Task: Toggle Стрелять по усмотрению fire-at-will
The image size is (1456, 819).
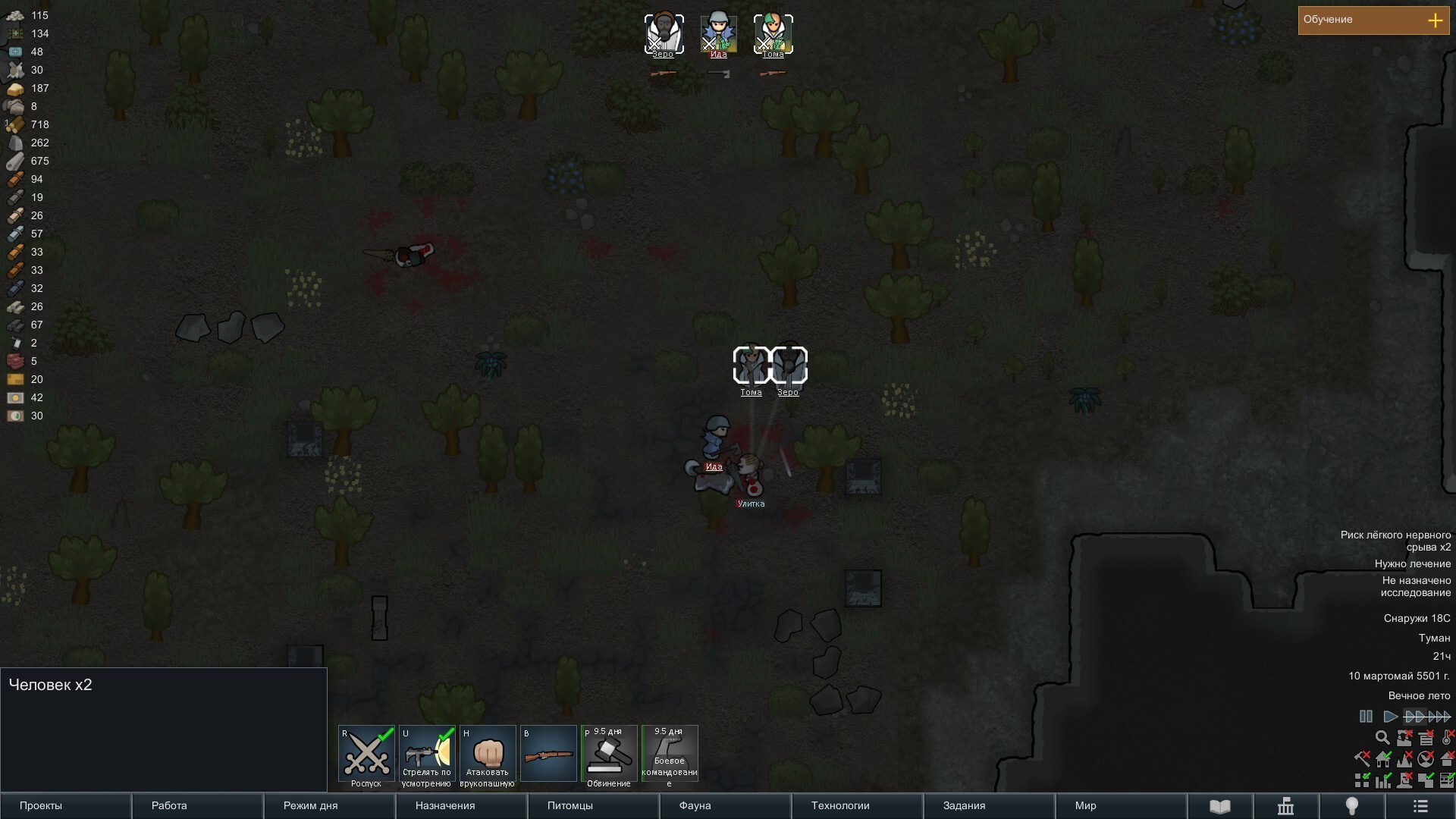Action: [427, 754]
